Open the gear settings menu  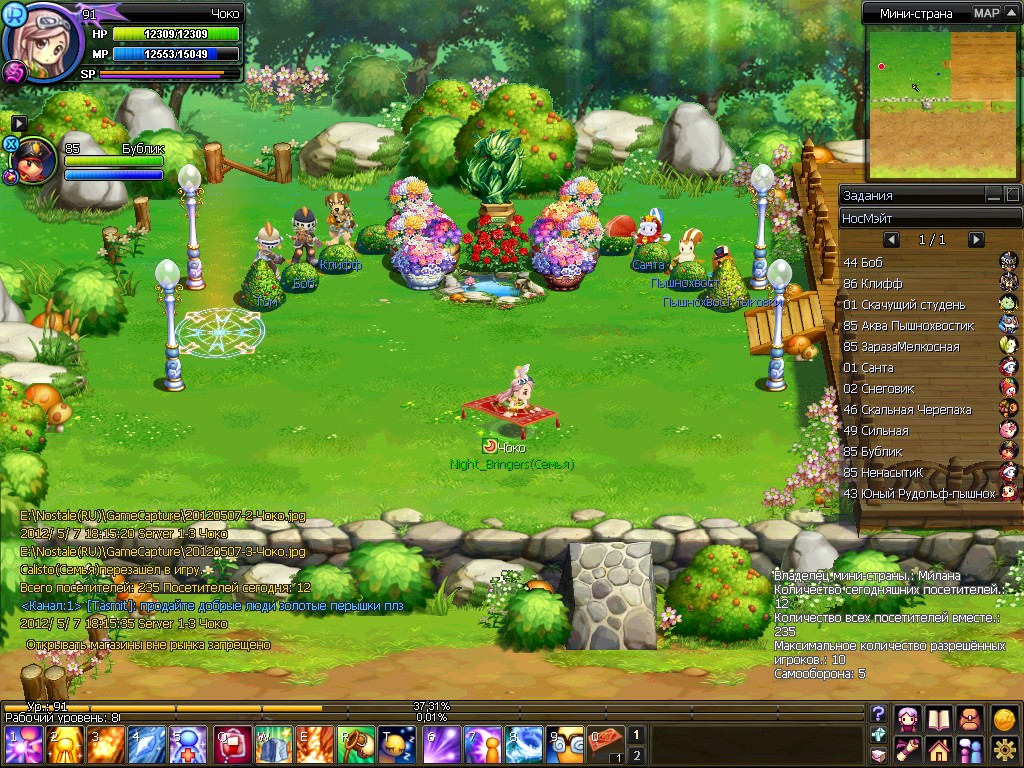coord(1004,749)
